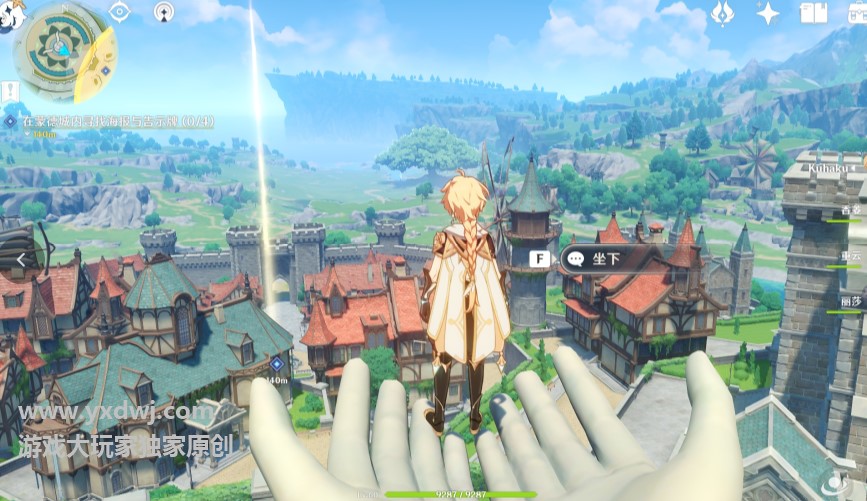Open the adventurer handbook book icon
The image size is (867, 501).
pos(813,13)
